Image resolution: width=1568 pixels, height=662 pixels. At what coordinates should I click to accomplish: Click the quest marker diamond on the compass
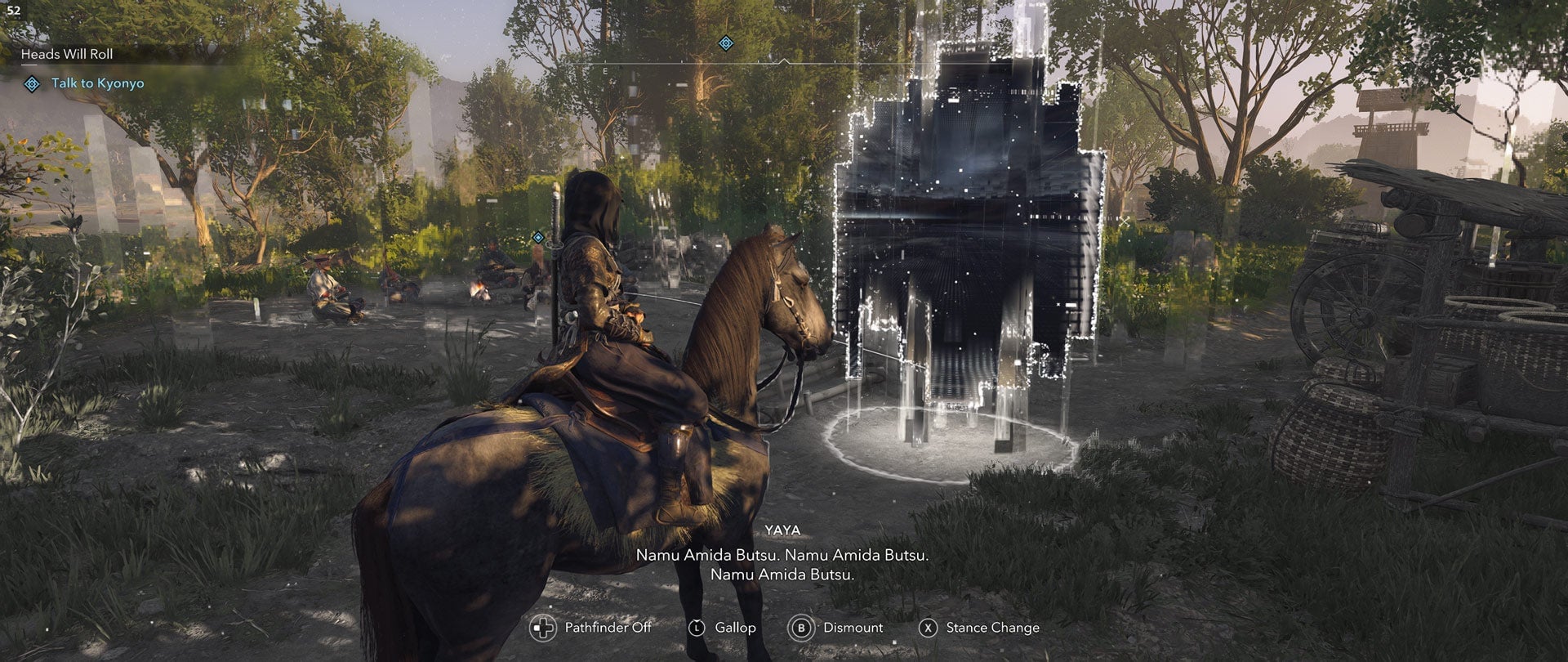point(726,42)
